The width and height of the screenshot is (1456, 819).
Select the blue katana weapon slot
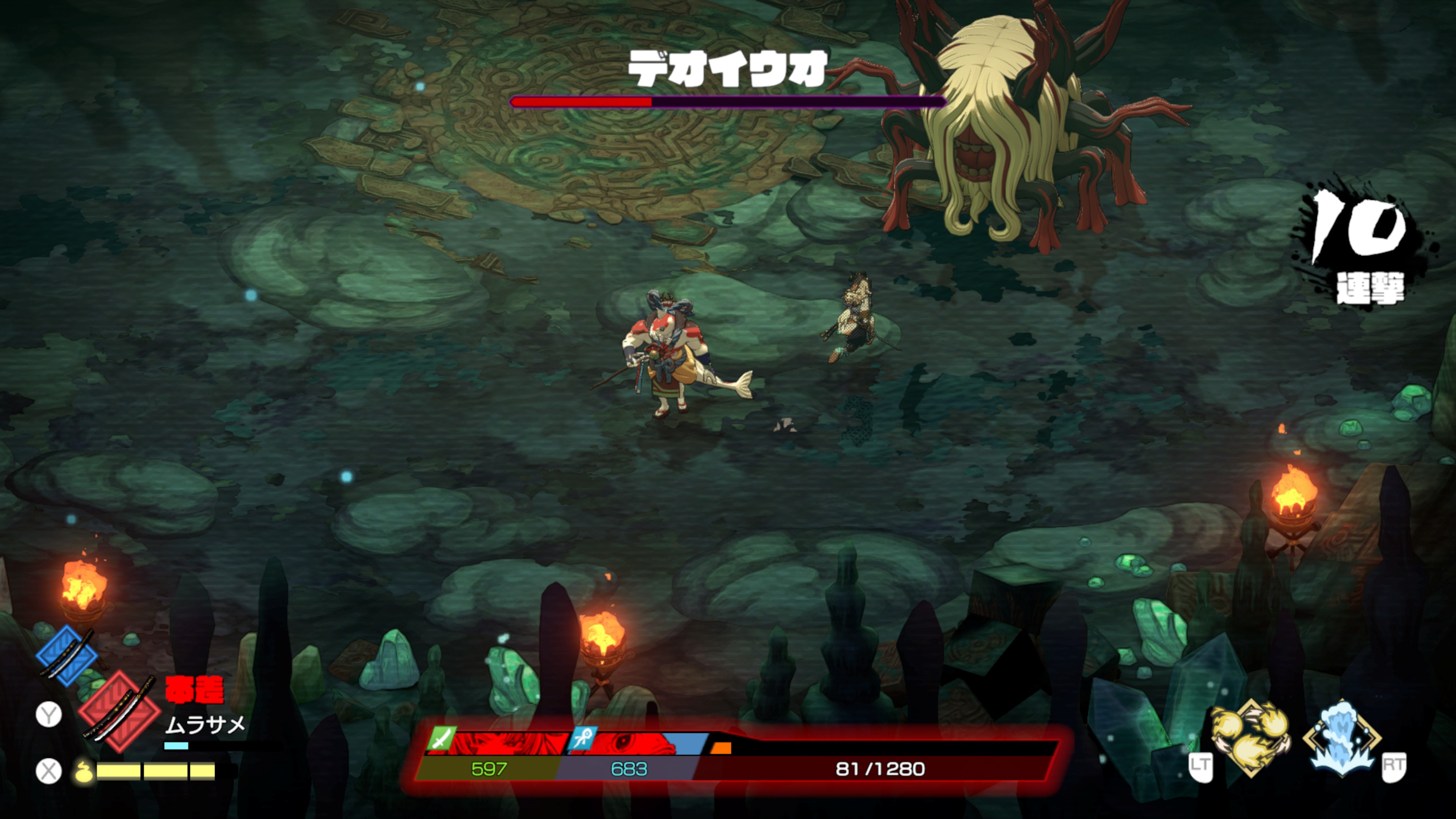pos(67,656)
